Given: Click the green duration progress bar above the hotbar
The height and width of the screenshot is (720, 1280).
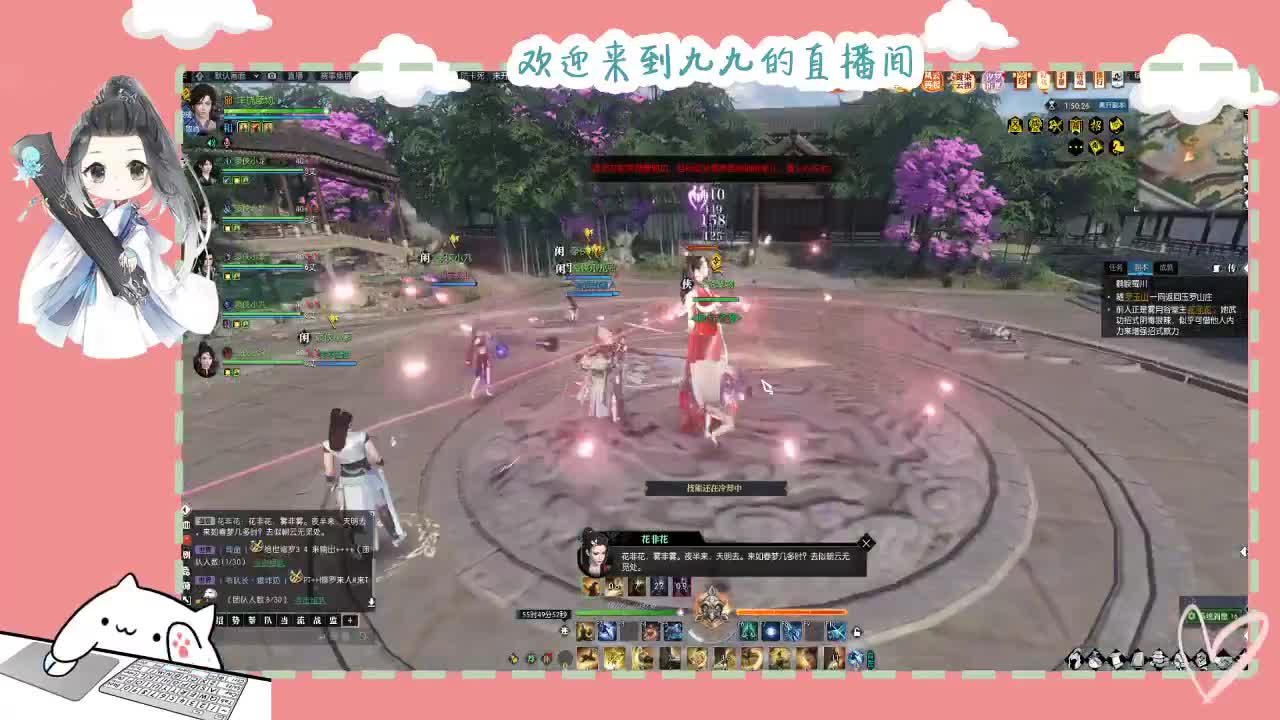Looking at the screenshot, I should tap(628, 613).
